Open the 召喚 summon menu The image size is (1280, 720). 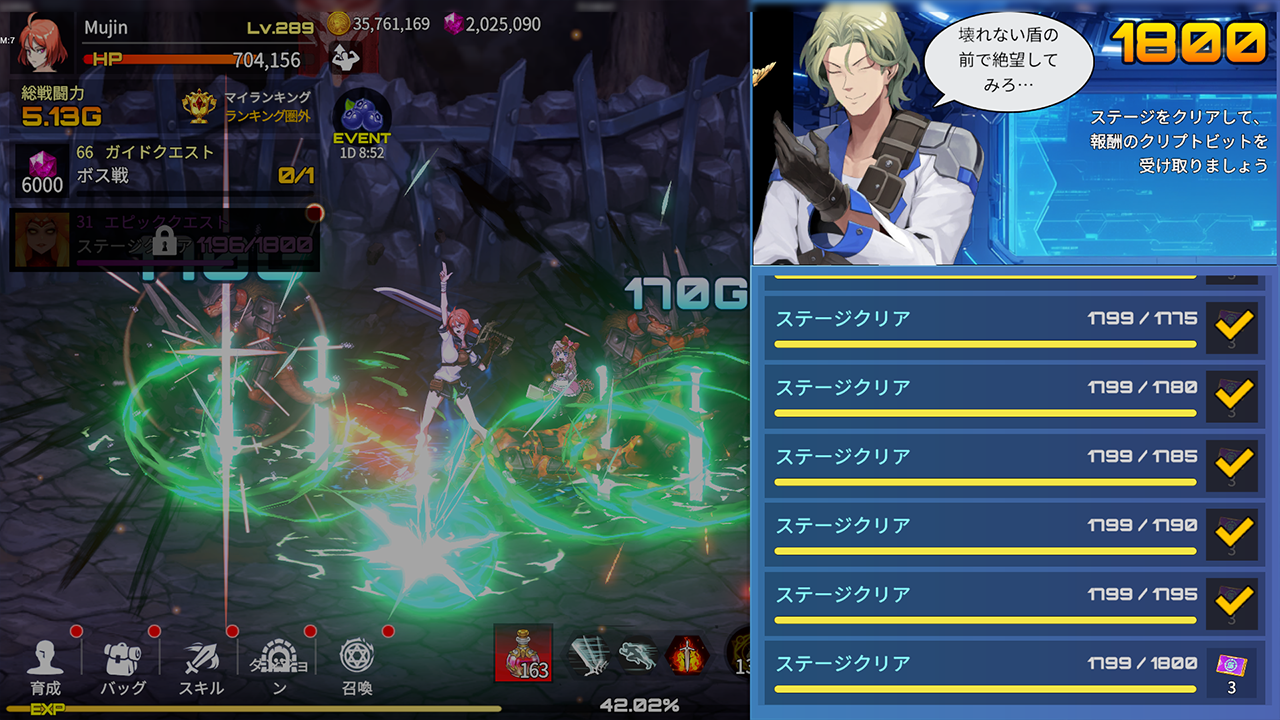pyautogui.click(x=357, y=666)
